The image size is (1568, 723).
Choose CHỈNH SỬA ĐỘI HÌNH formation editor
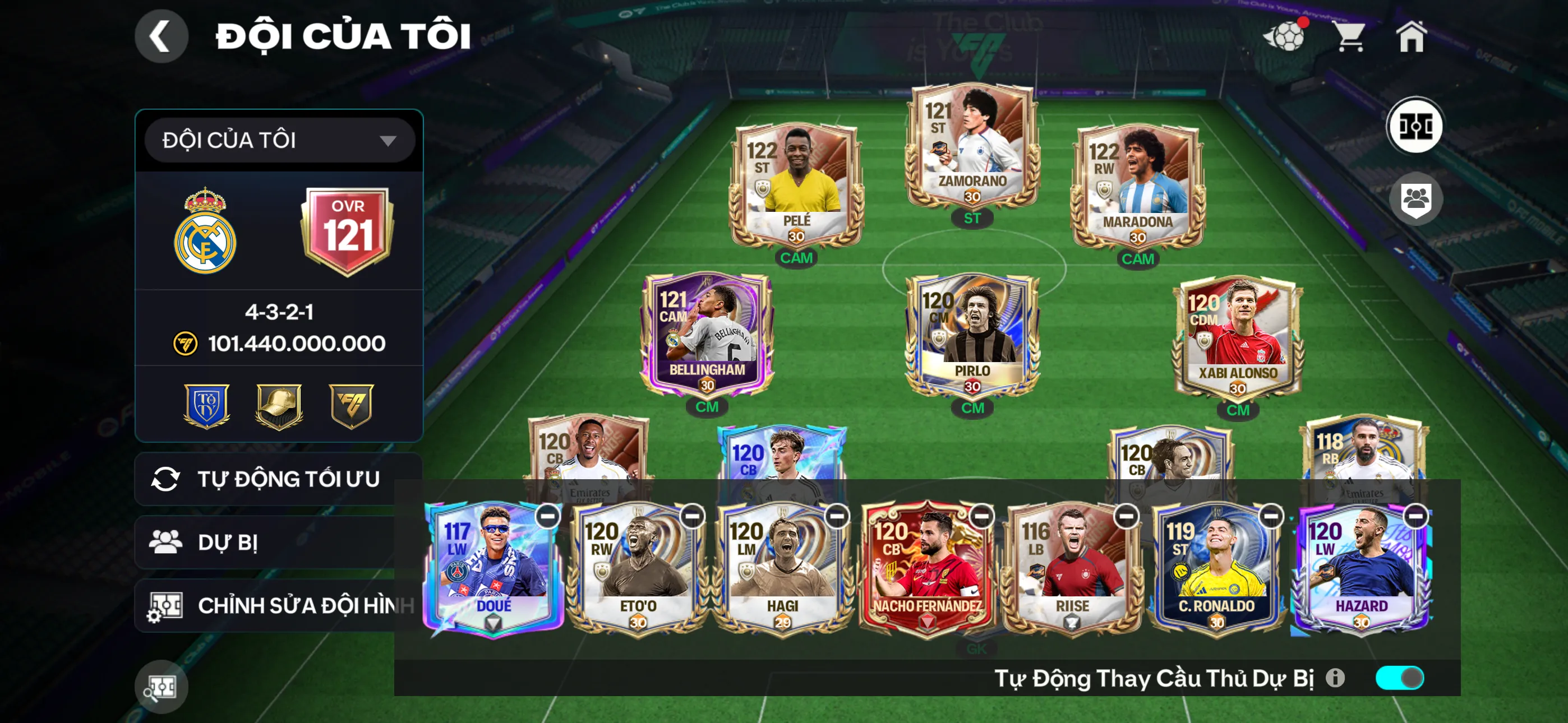[278, 605]
